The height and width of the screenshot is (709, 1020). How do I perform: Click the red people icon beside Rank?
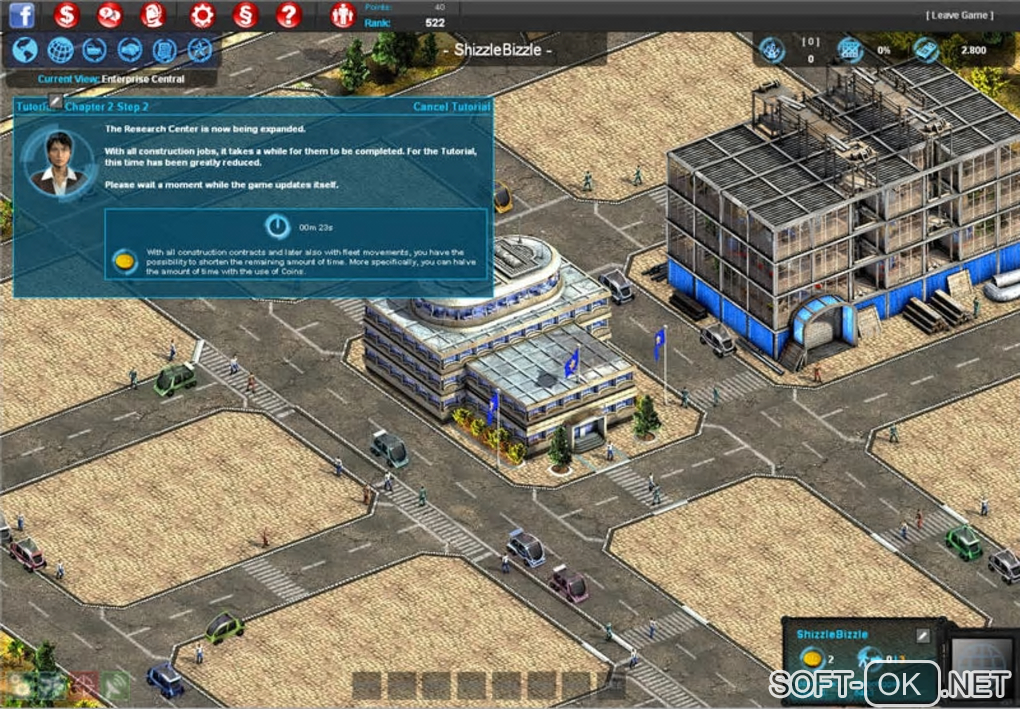342,15
